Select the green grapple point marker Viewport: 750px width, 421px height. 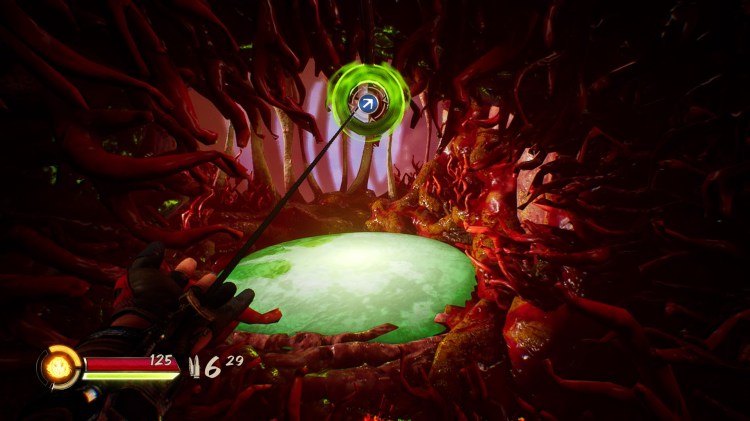point(369,102)
